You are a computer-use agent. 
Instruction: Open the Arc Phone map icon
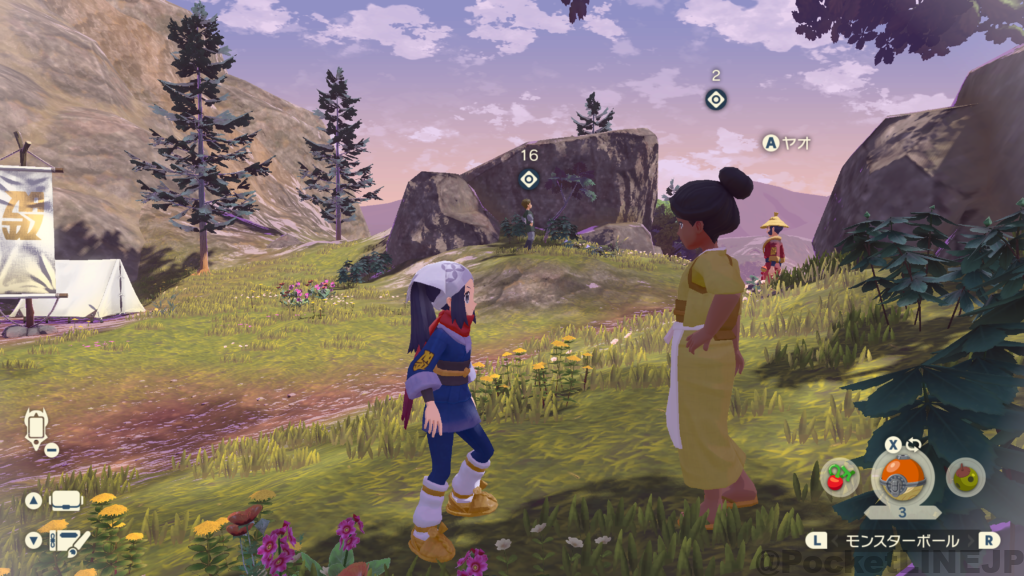pyautogui.click(x=36, y=428)
